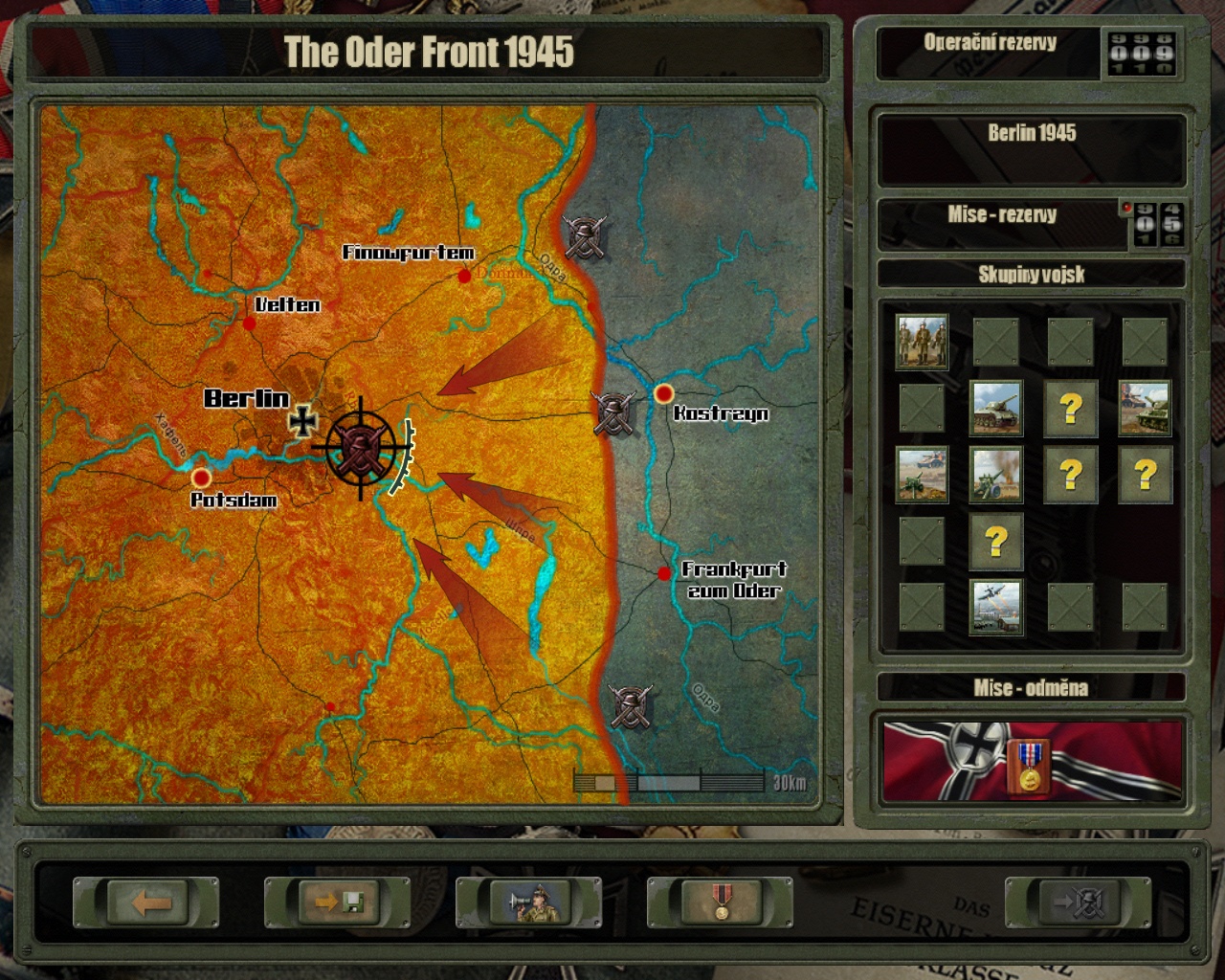
Task: Select the anti-tank gun group icon
Action: click(x=922, y=474)
